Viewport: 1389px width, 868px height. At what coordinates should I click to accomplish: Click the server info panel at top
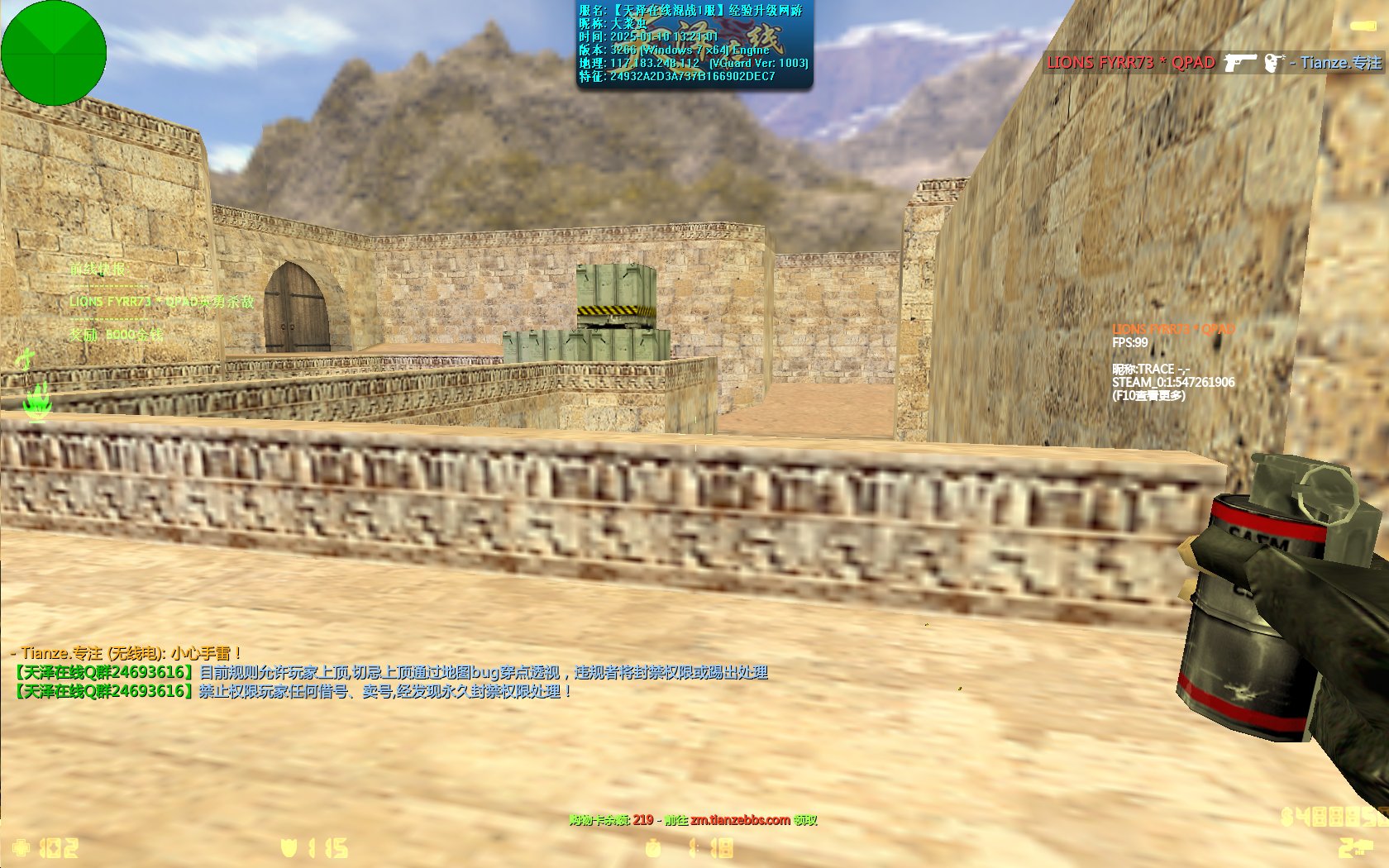[x=694, y=44]
